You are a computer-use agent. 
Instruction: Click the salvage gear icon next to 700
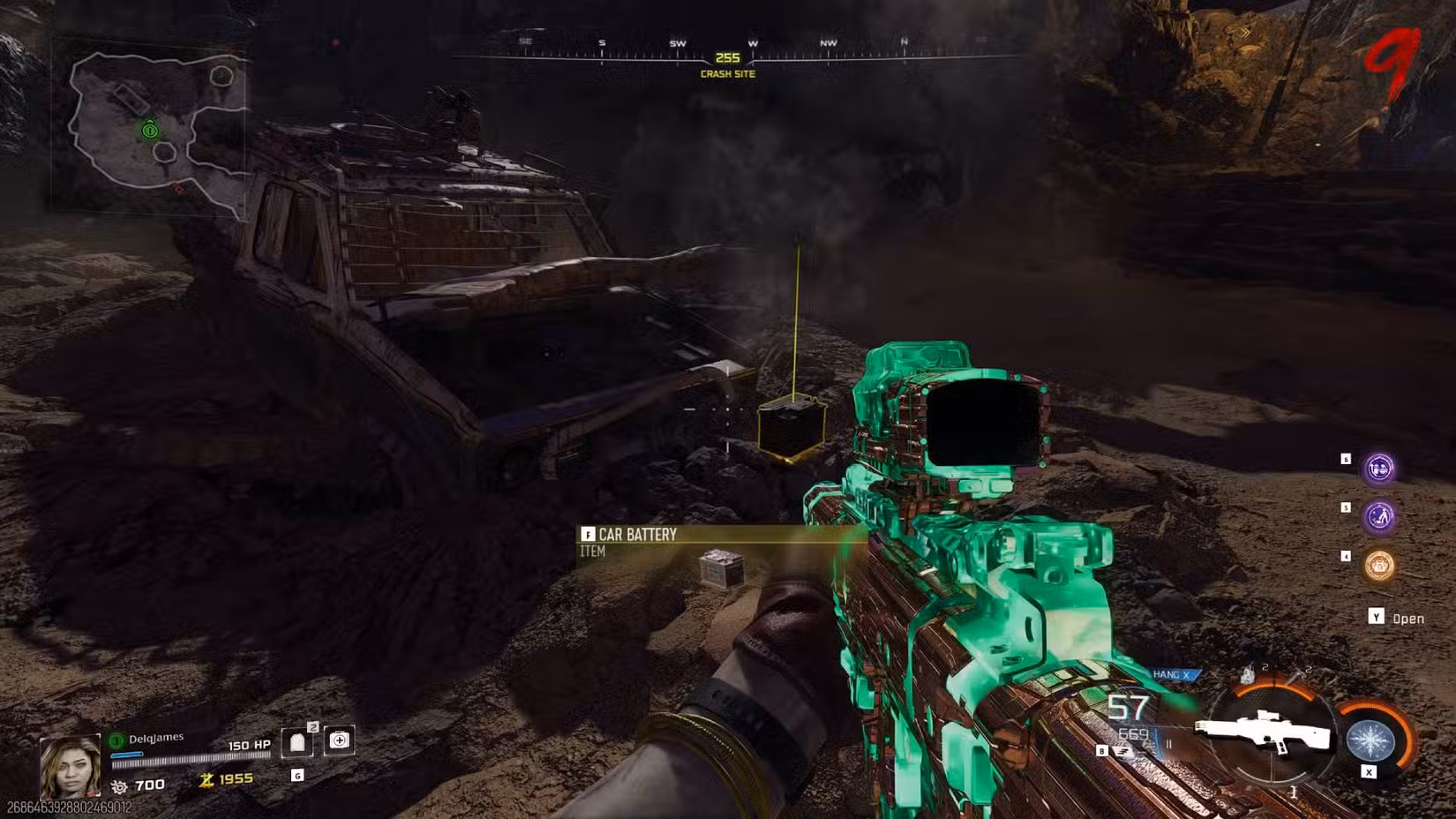pos(120,785)
